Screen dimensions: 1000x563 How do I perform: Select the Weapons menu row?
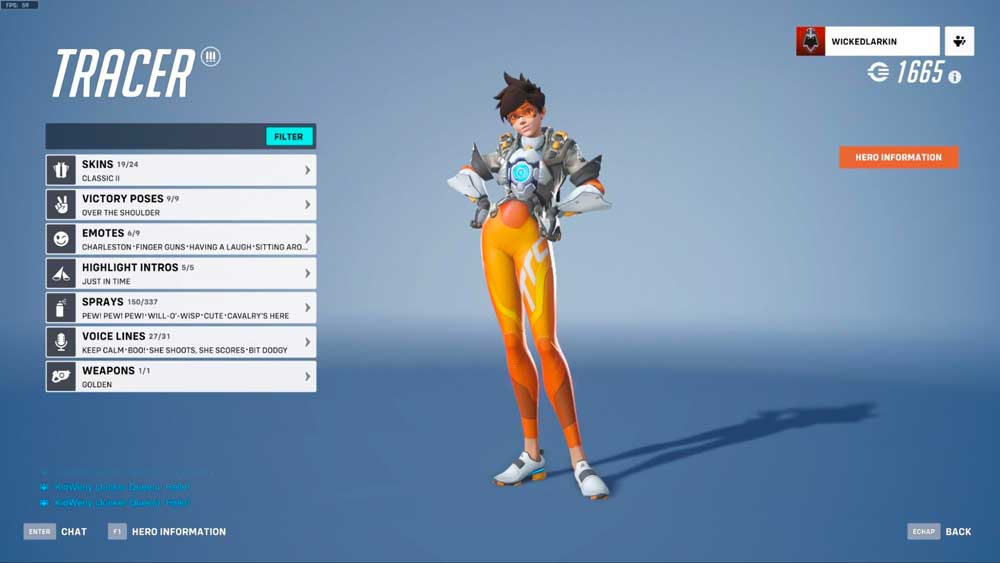[181, 376]
